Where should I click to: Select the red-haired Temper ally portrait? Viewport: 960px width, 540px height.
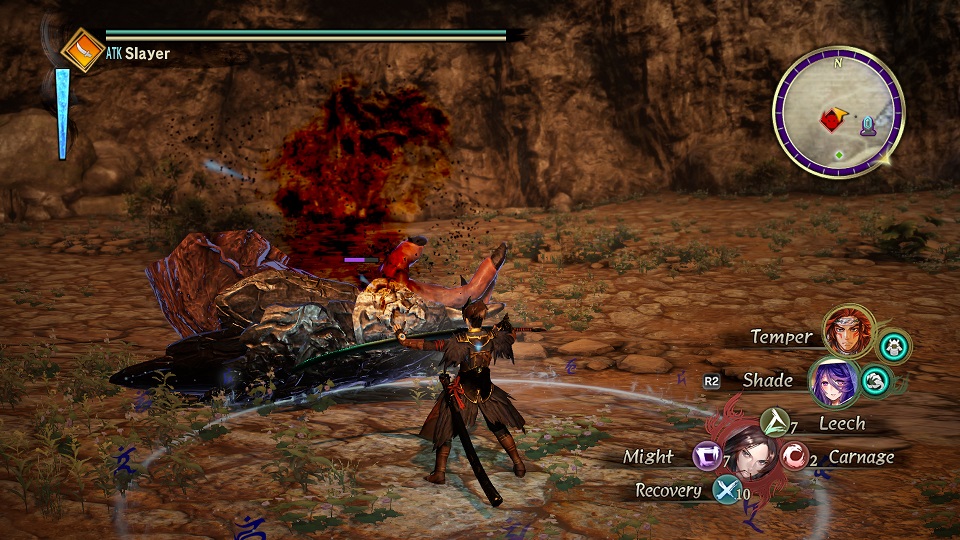846,333
